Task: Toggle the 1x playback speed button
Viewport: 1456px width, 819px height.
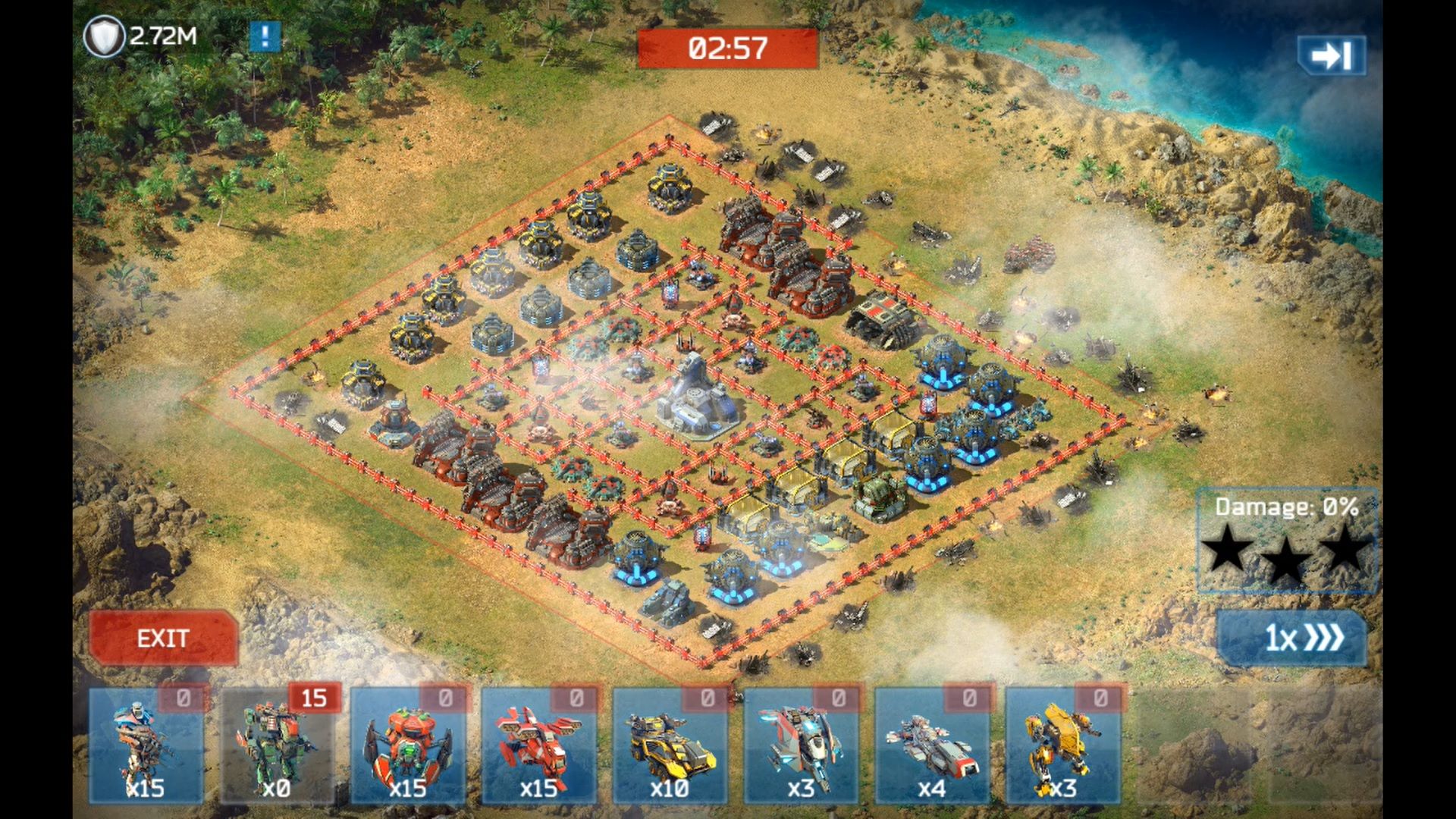Action: pos(1293,638)
